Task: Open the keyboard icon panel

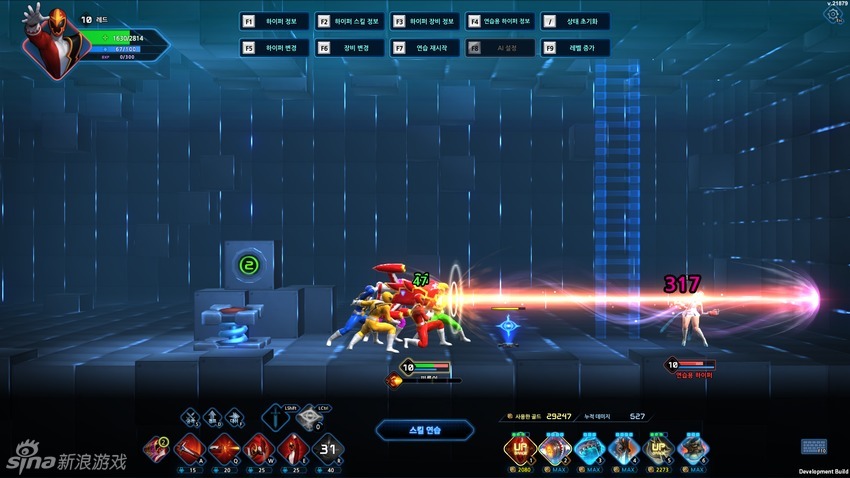Action: [x=813, y=446]
